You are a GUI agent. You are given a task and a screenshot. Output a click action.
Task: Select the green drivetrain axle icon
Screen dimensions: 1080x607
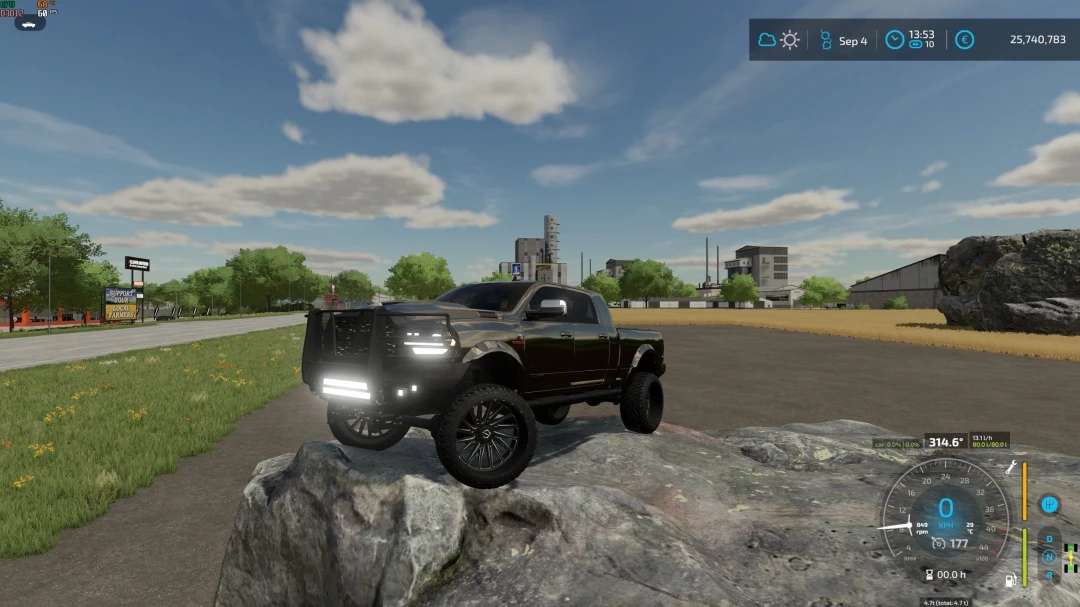1071,556
